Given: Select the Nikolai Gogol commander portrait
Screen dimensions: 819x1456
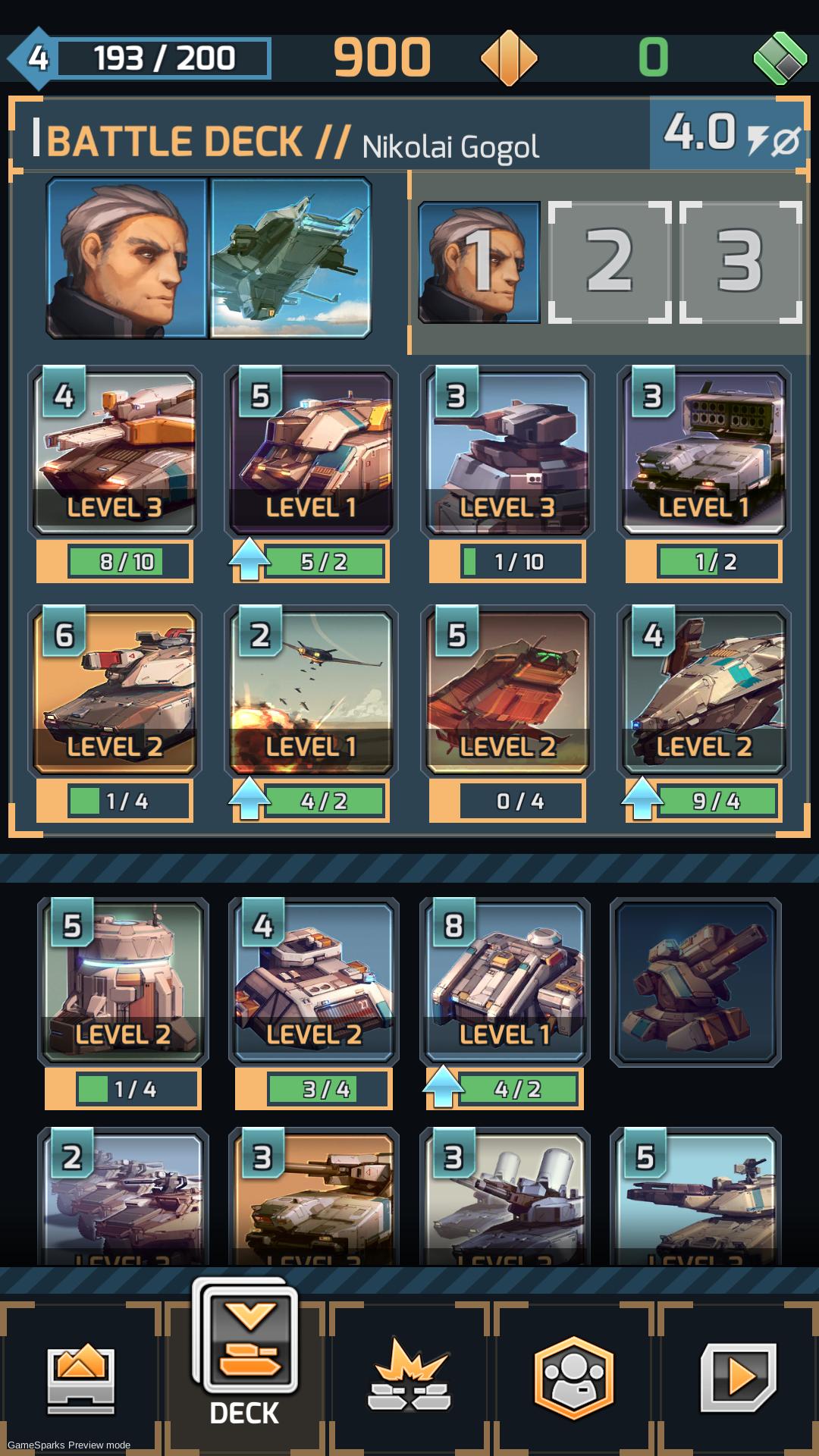Looking at the screenshot, I should (127, 258).
